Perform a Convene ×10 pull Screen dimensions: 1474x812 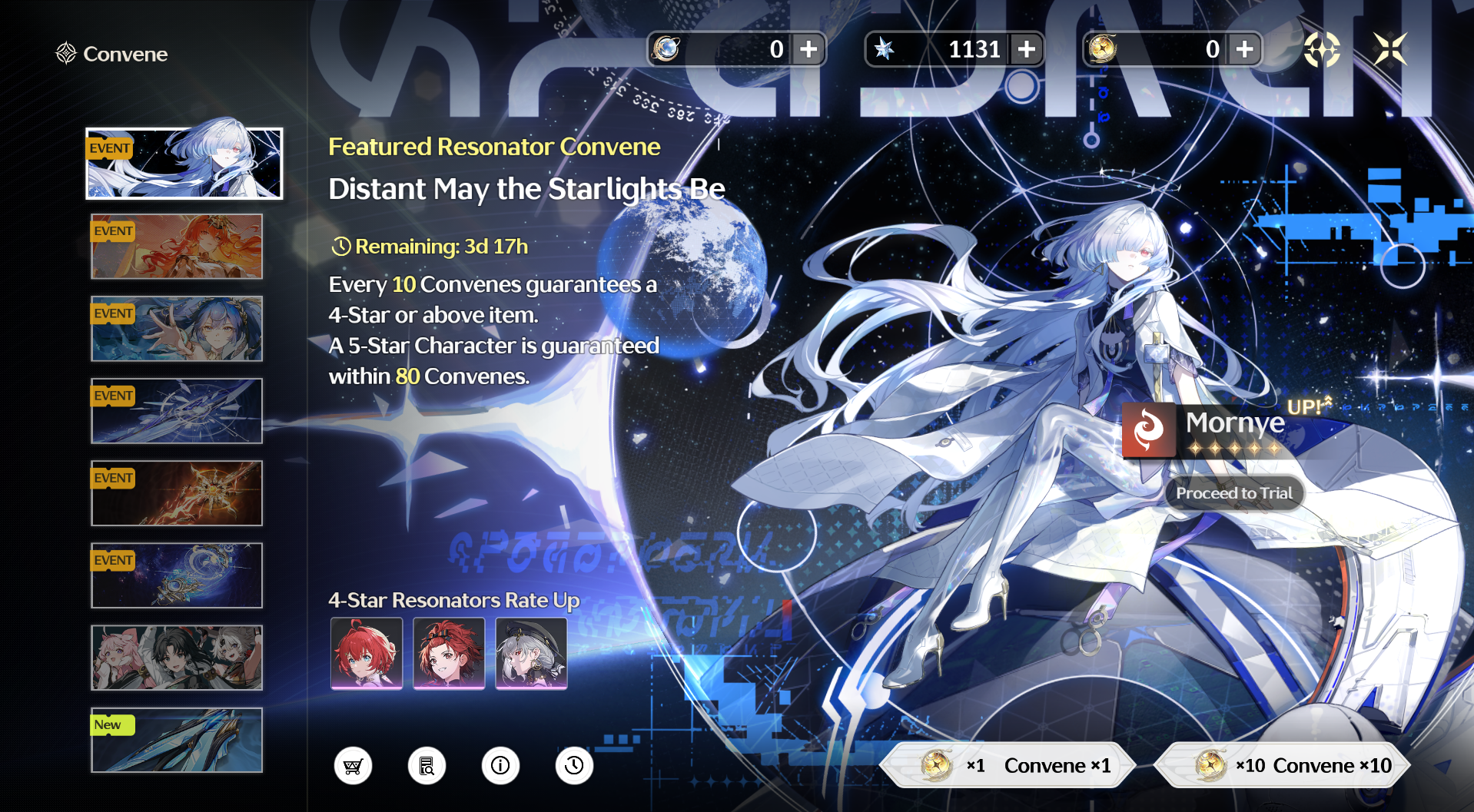(x=1282, y=765)
